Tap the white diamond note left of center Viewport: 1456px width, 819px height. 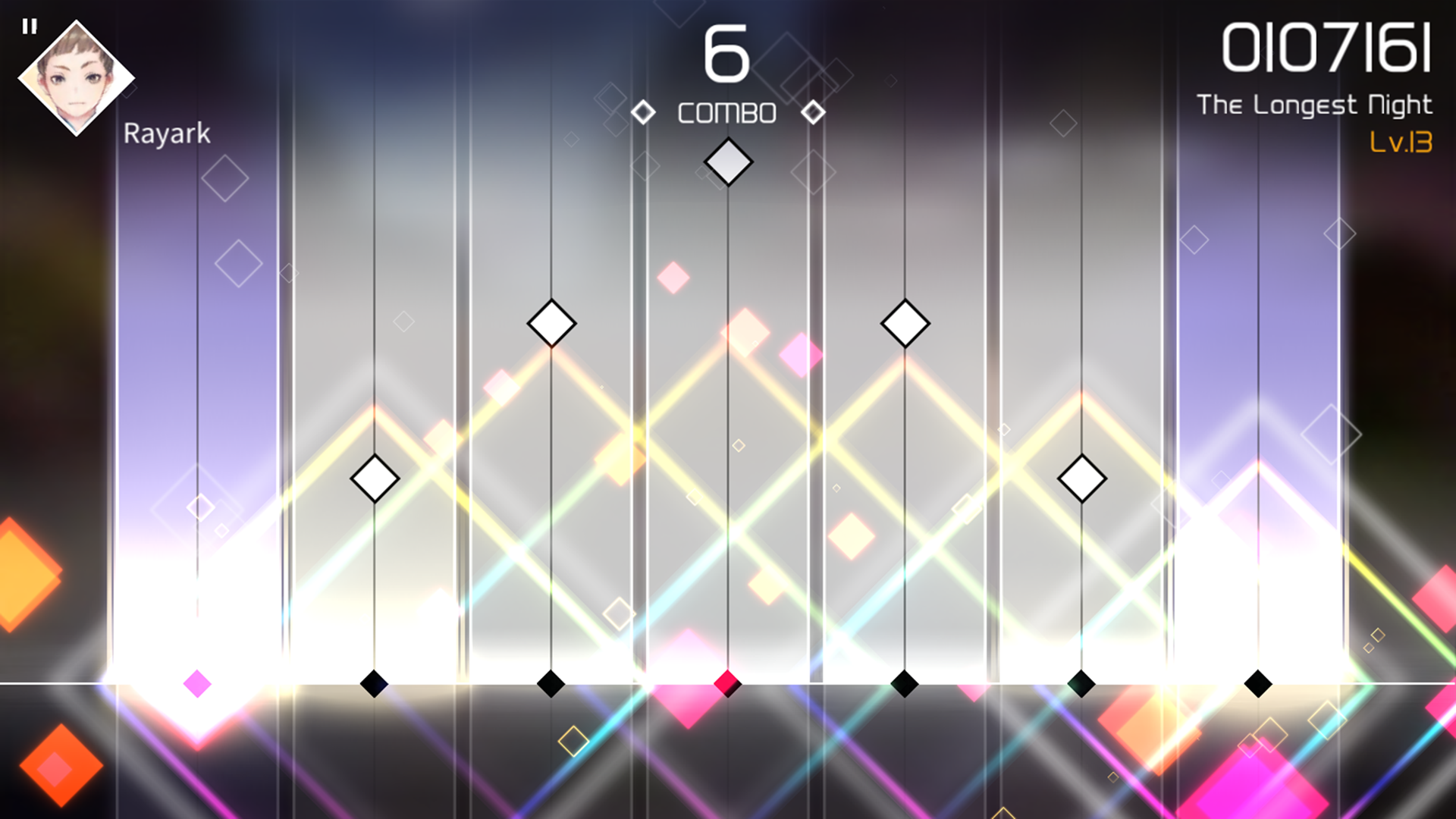551,322
